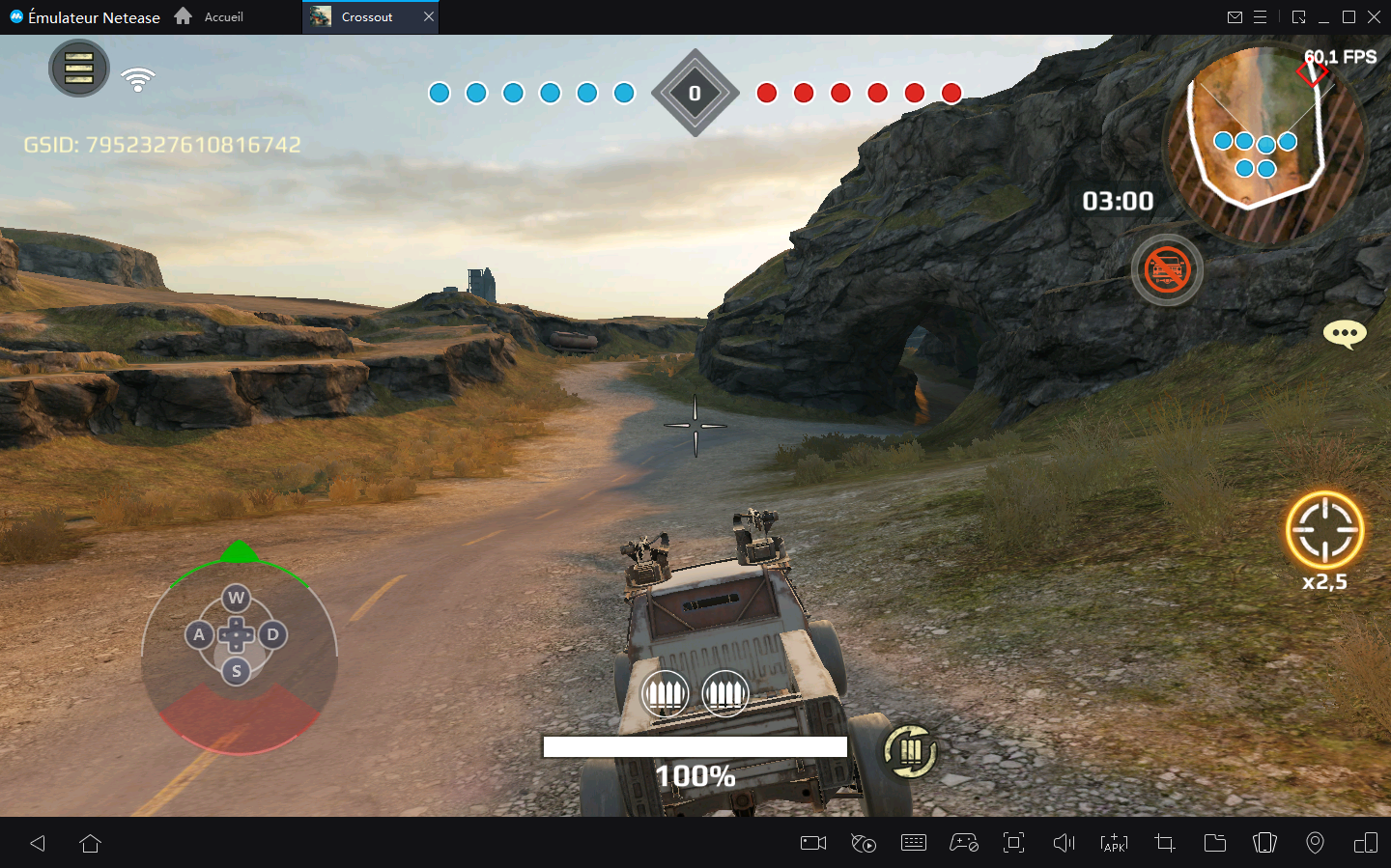This screenshot has height=868, width=1391.
Task: Click the back arrow in the bottom bar
Action: click(x=37, y=843)
